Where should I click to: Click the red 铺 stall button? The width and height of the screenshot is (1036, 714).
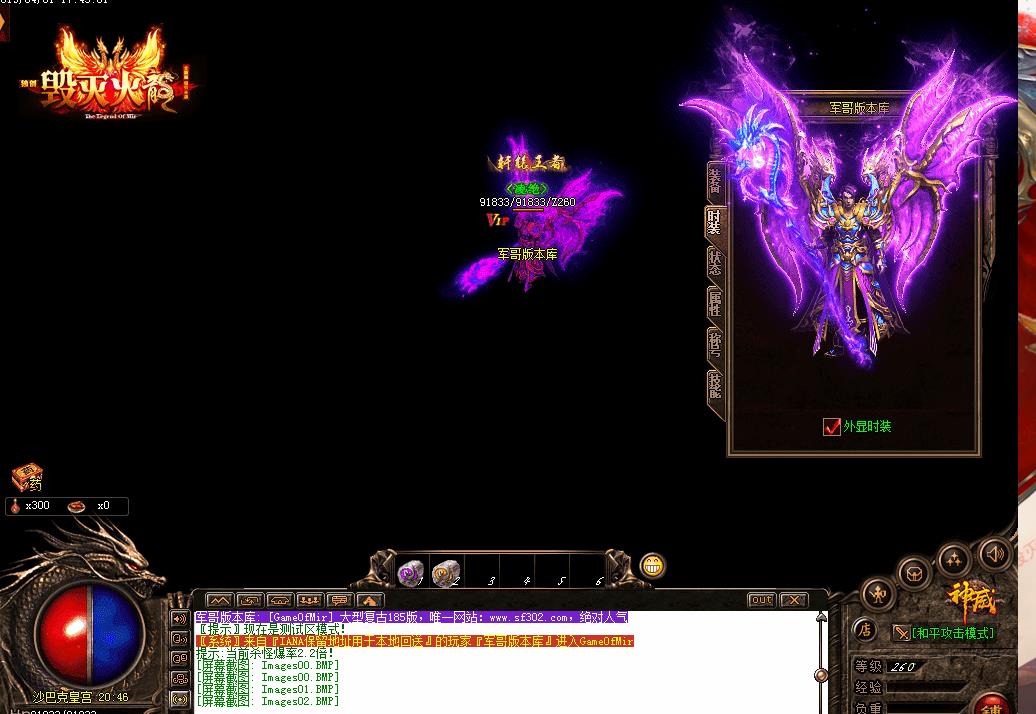[x=992, y=702]
